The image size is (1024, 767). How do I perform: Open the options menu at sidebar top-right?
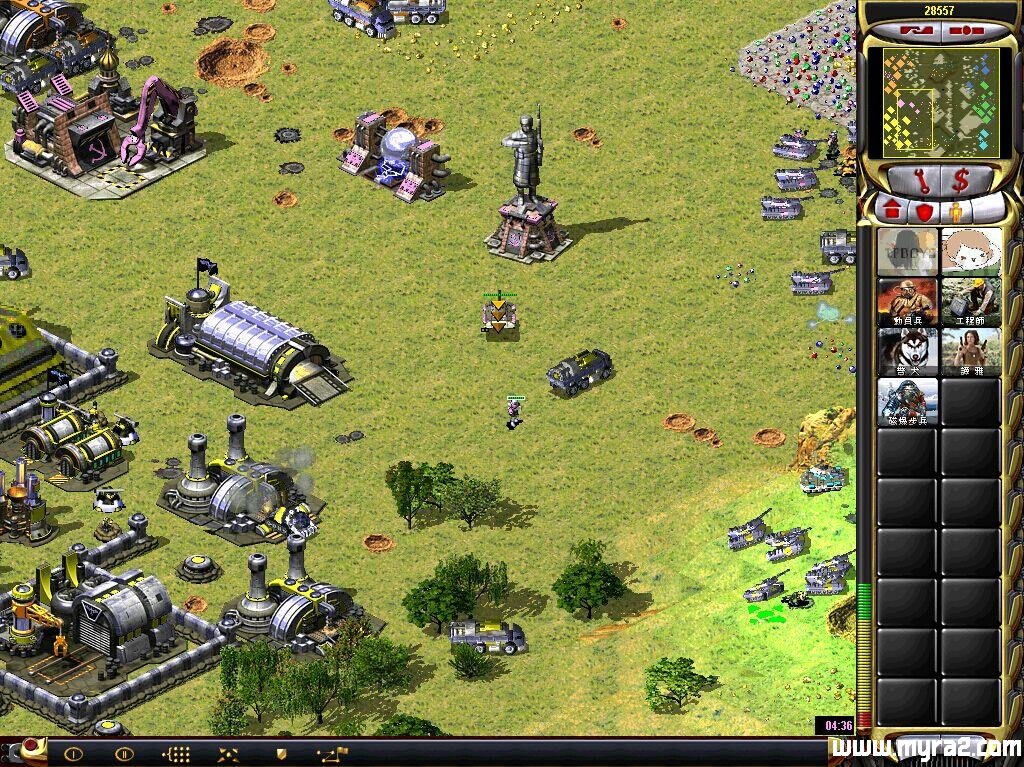[964, 32]
